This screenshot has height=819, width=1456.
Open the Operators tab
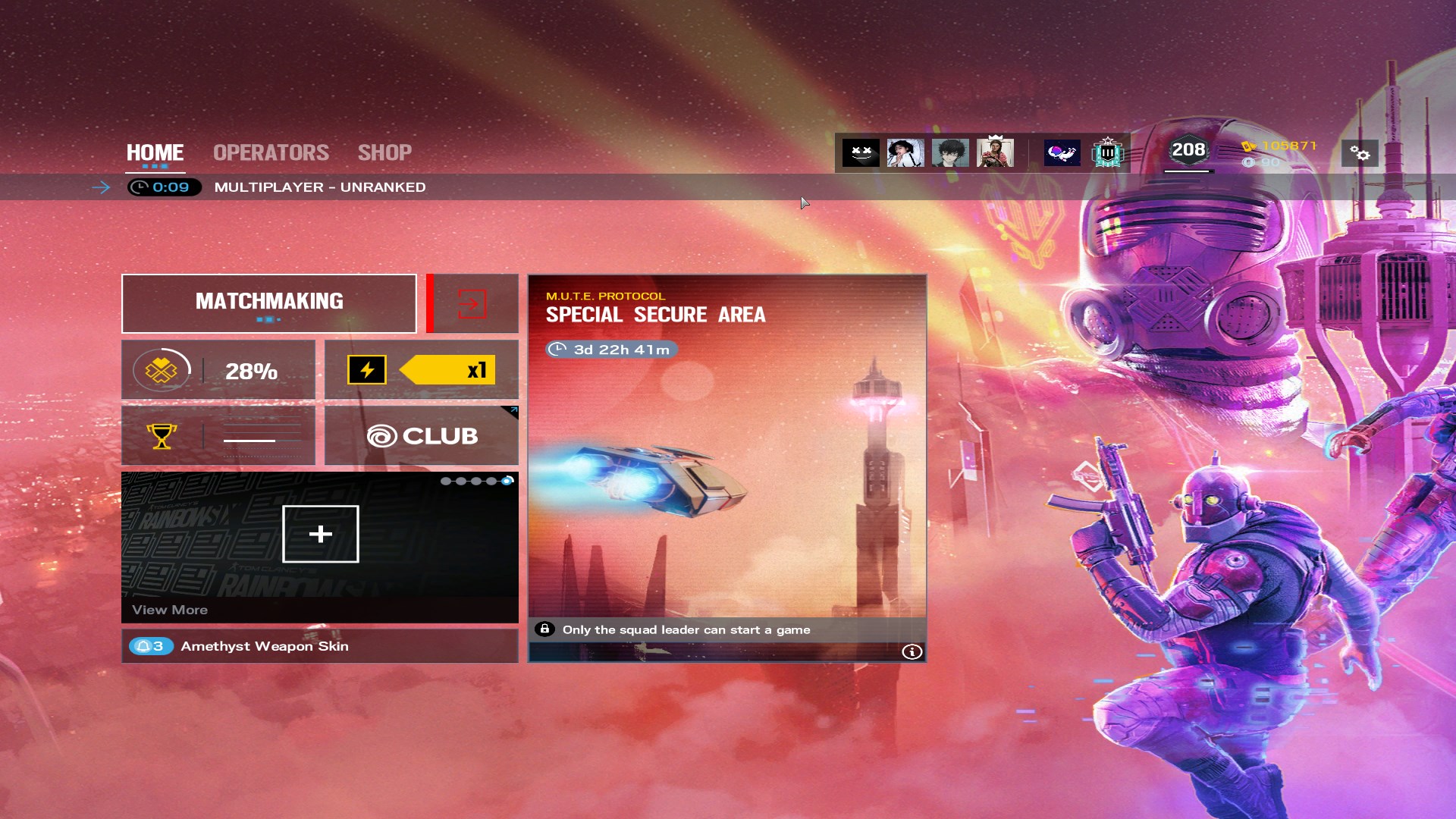pos(271,152)
